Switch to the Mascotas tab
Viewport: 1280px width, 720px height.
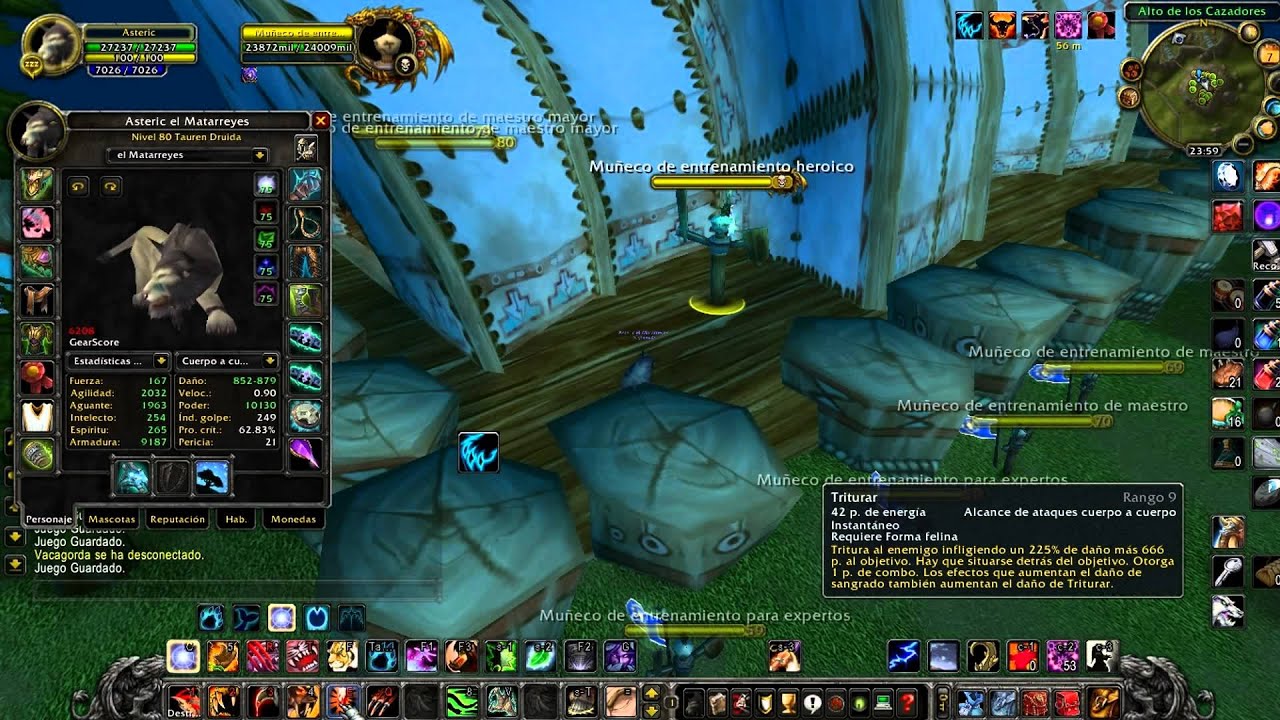coord(111,519)
